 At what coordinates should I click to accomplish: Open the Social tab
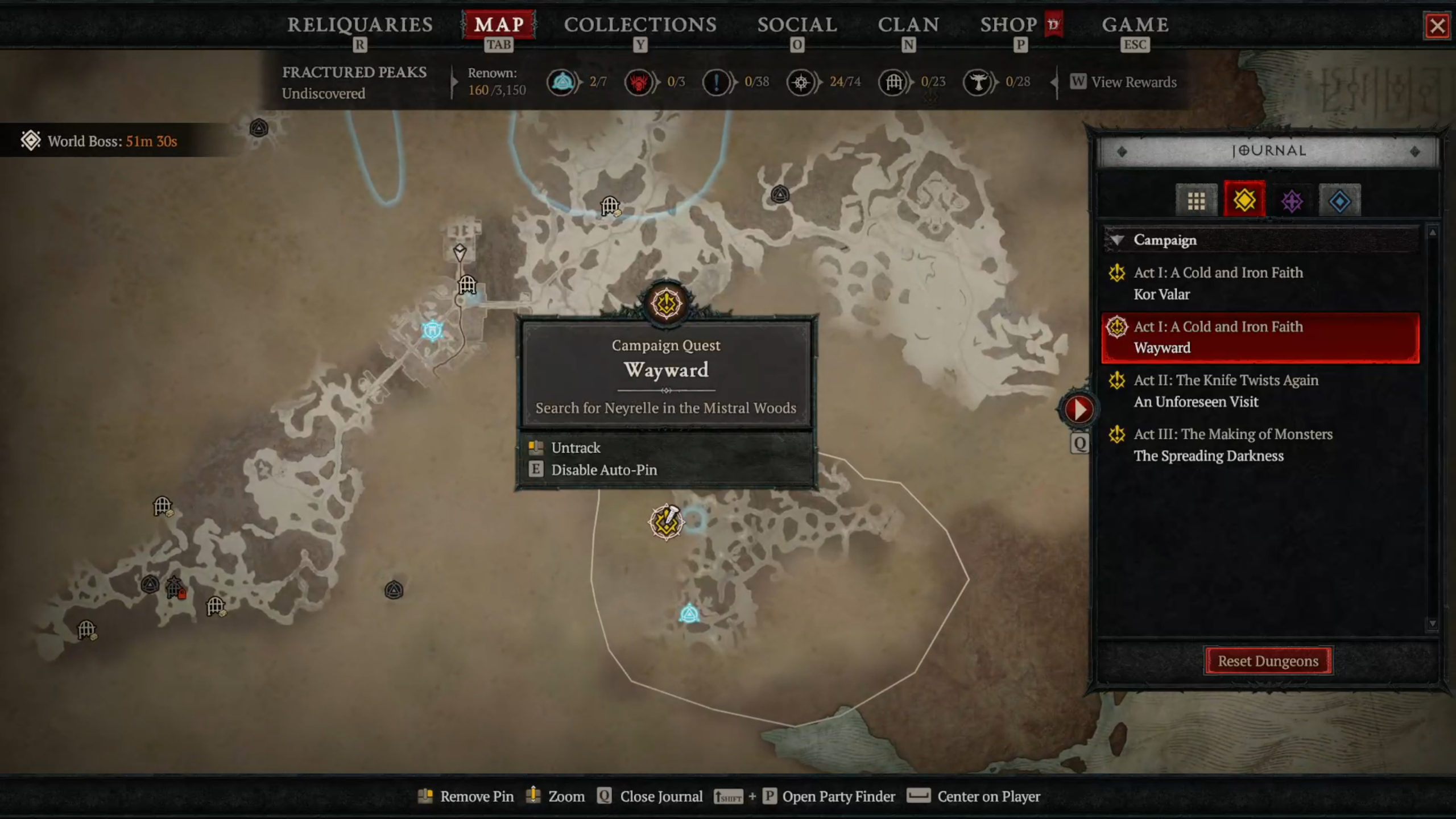pos(797,25)
